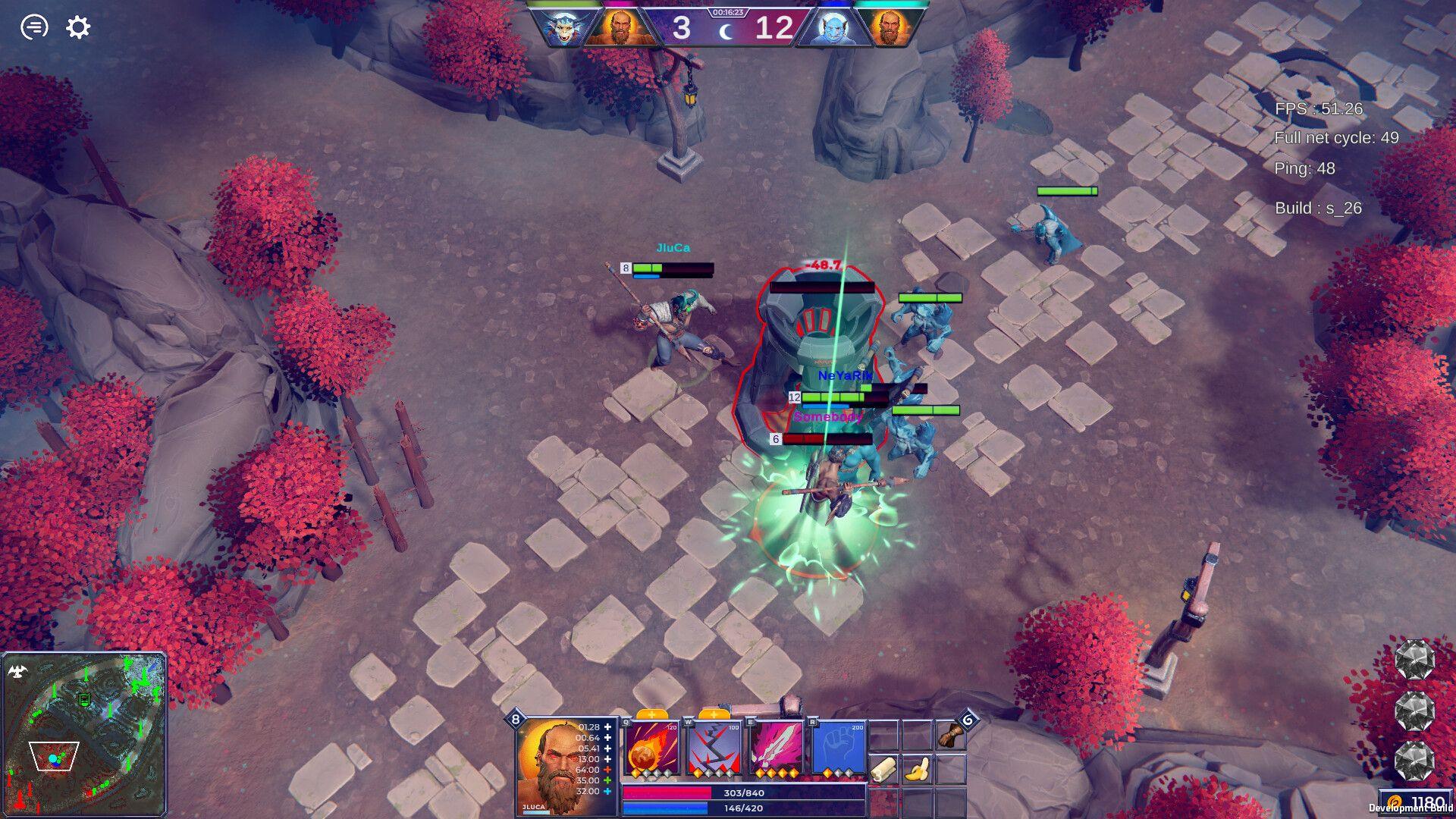Click the match timer showing 00:16:23

(728, 12)
